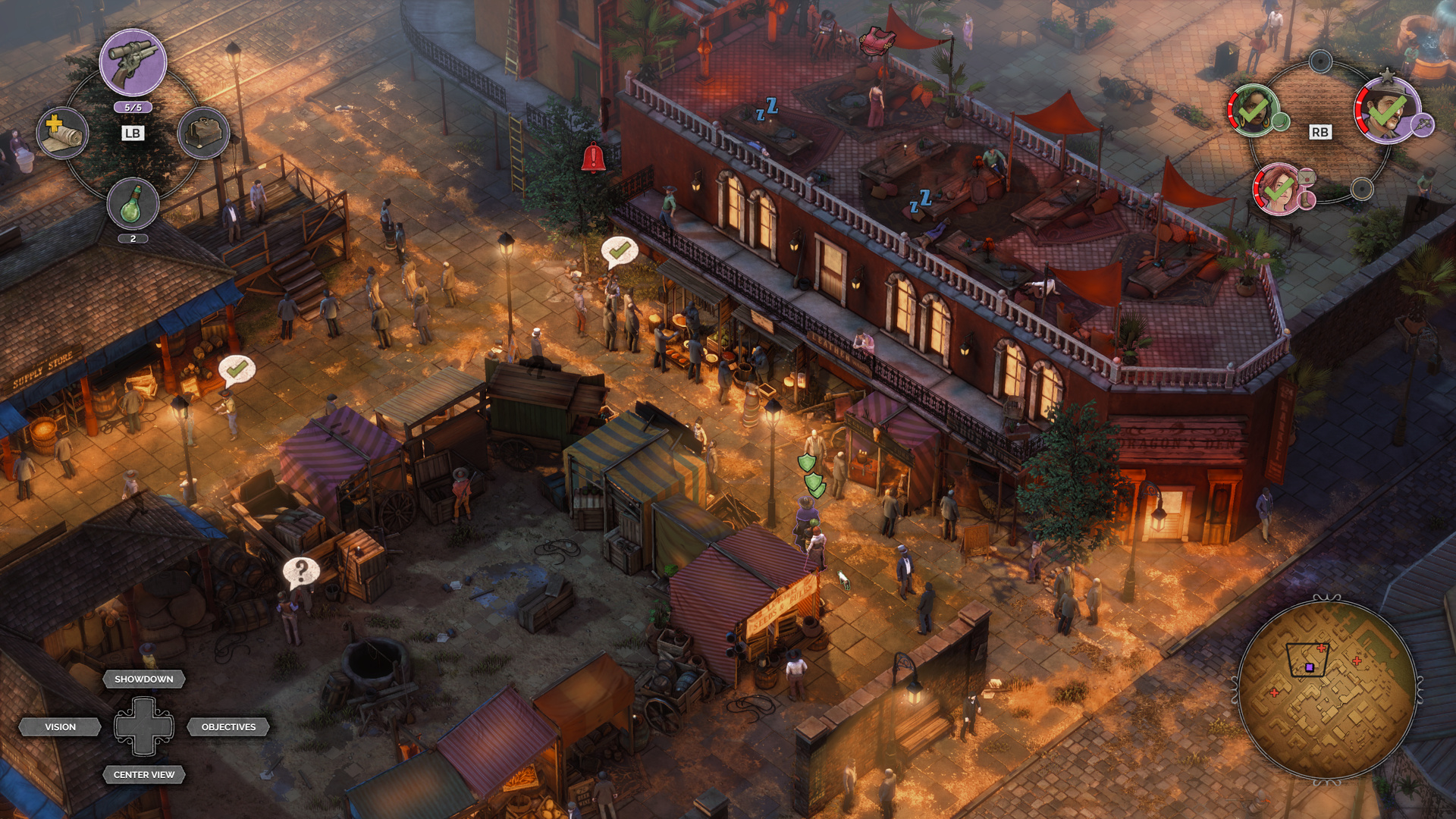The image size is (1456, 819).
Task: Use the bandage healing item
Action: 62,133
